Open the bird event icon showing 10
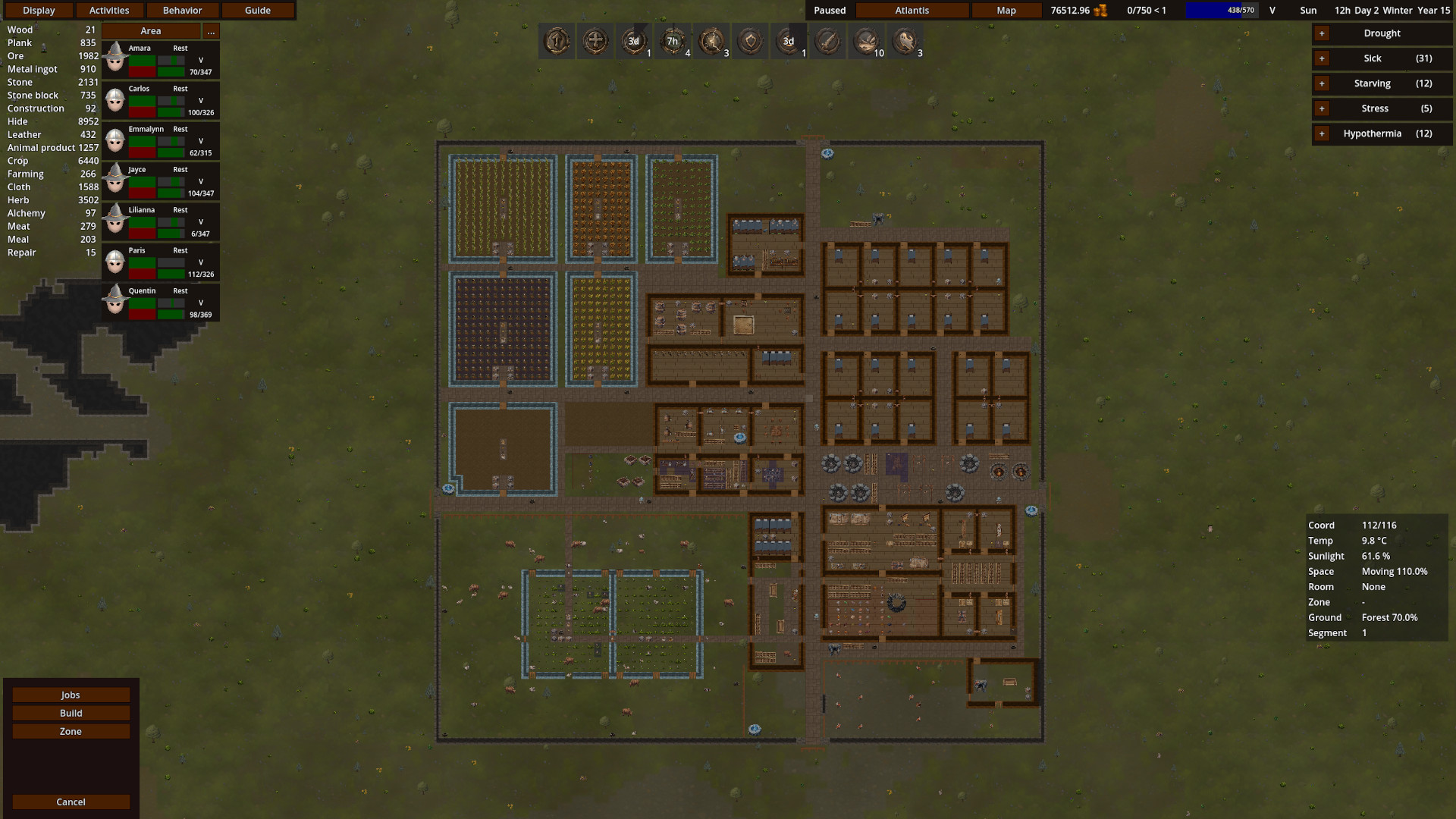This screenshot has height=819, width=1456. pyautogui.click(x=865, y=42)
